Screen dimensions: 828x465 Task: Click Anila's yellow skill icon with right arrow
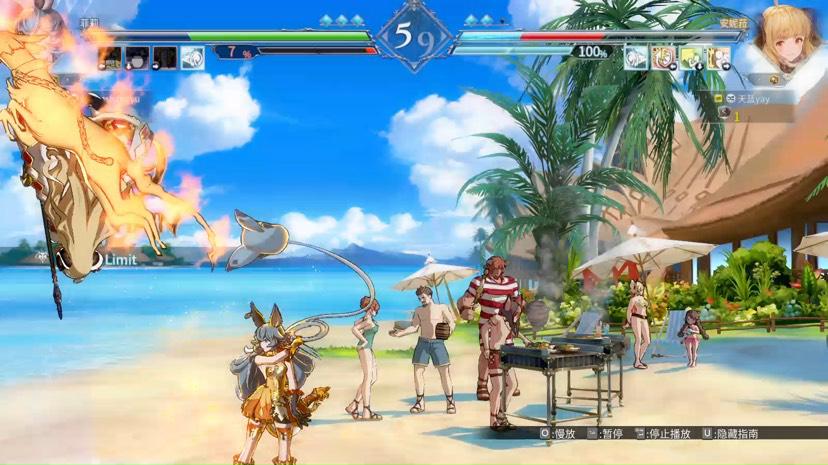coord(716,58)
